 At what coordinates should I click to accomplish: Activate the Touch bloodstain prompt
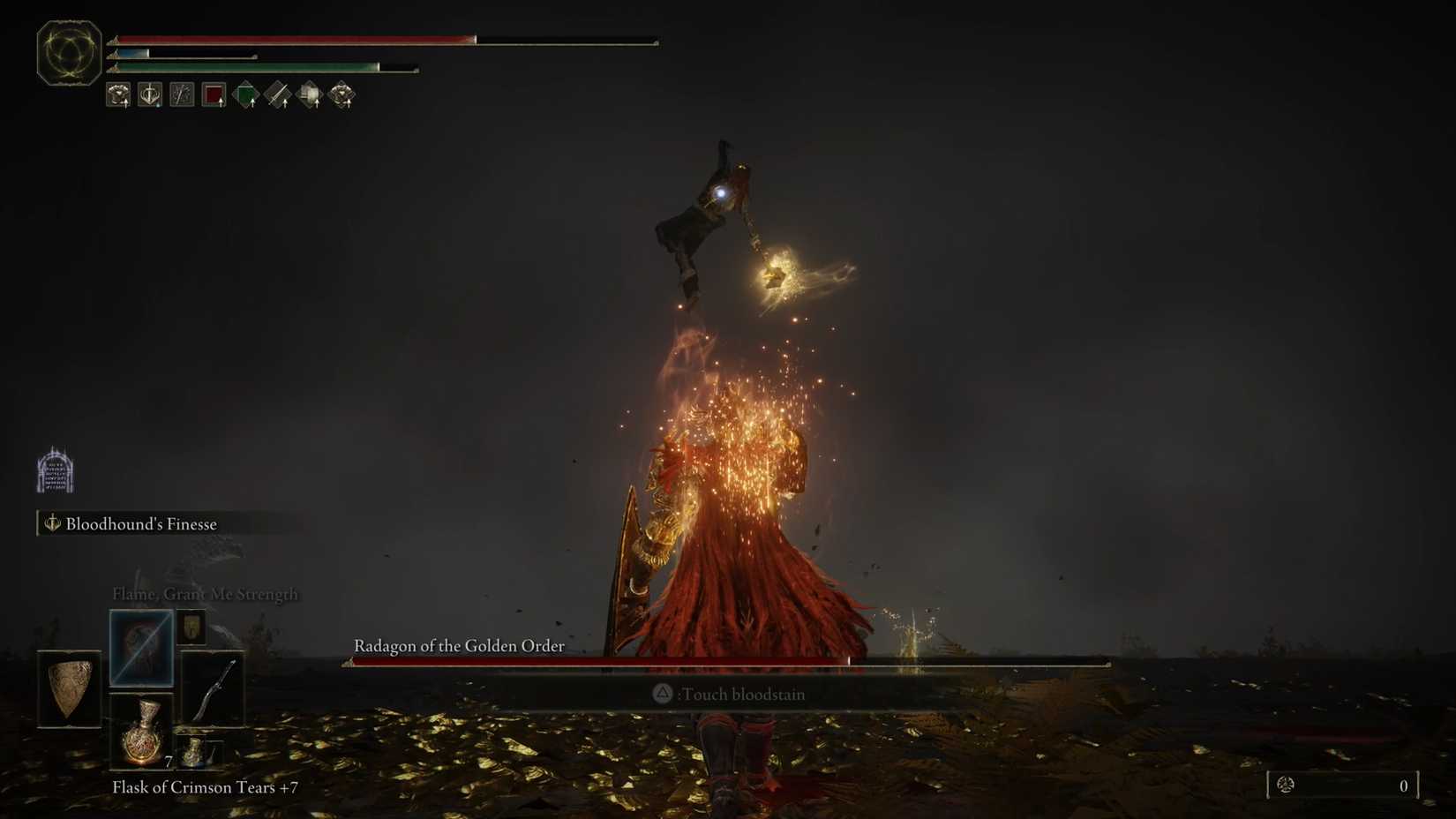pos(727,694)
